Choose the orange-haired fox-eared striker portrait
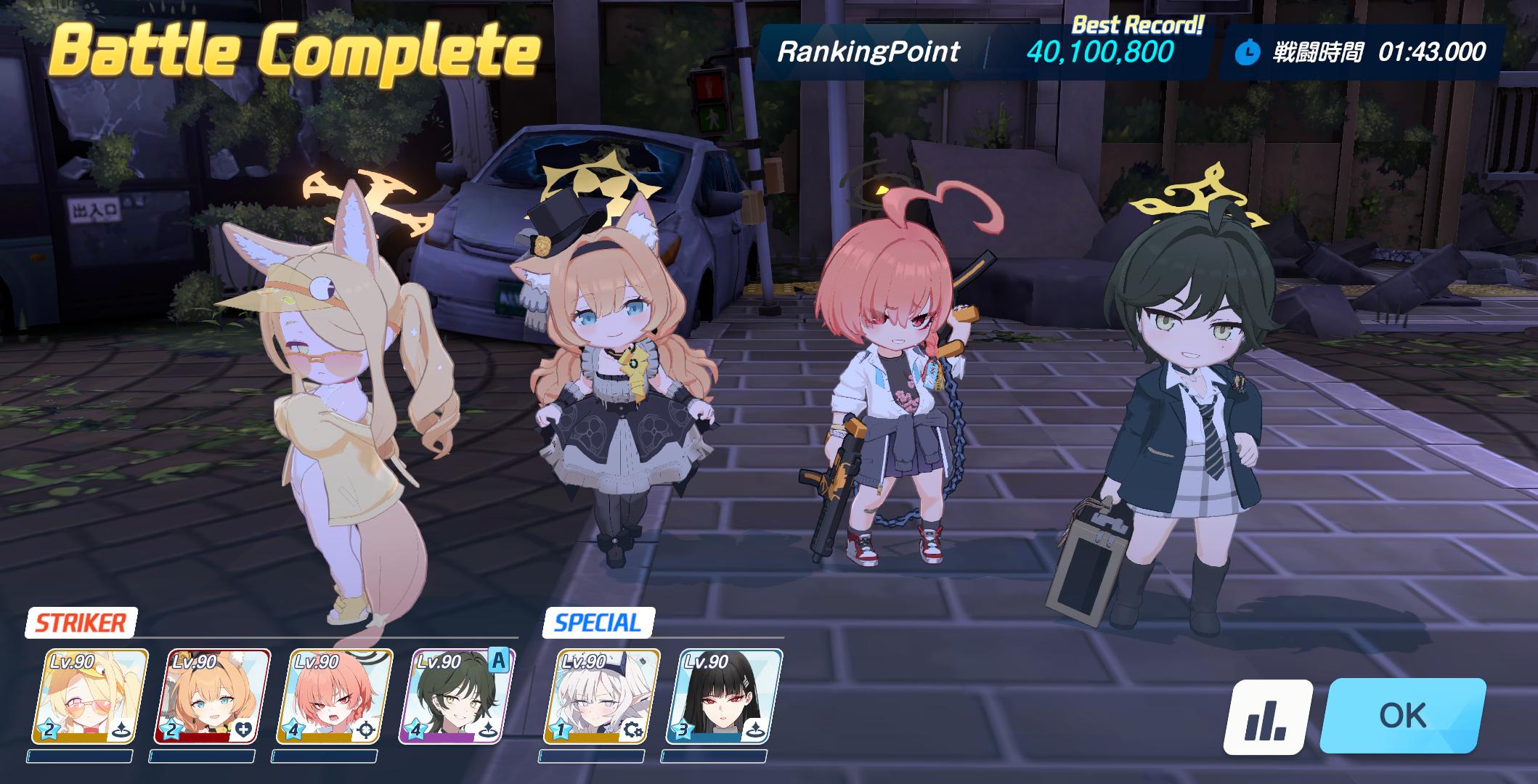 point(212,697)
